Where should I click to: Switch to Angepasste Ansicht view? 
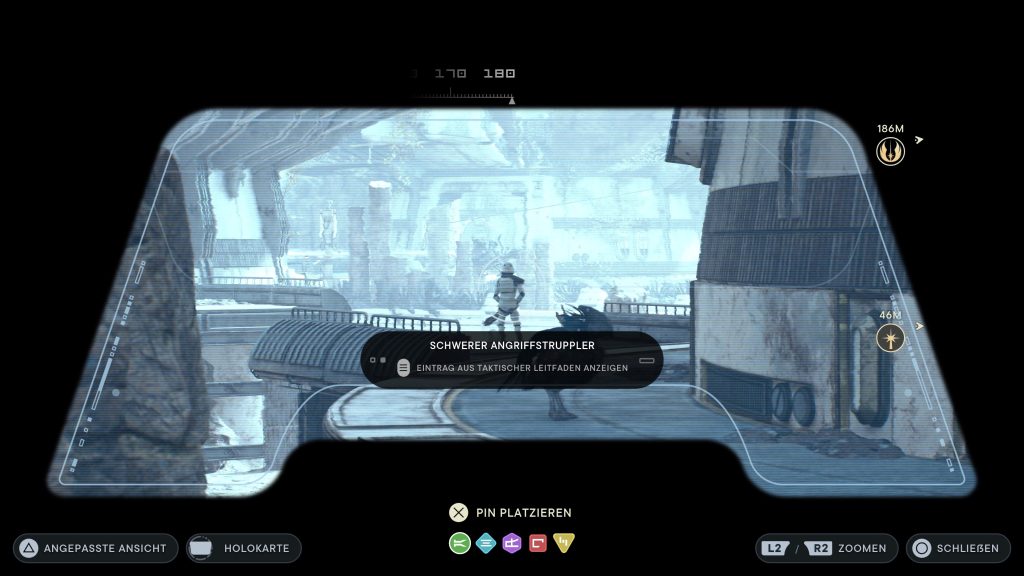point(96,548)
